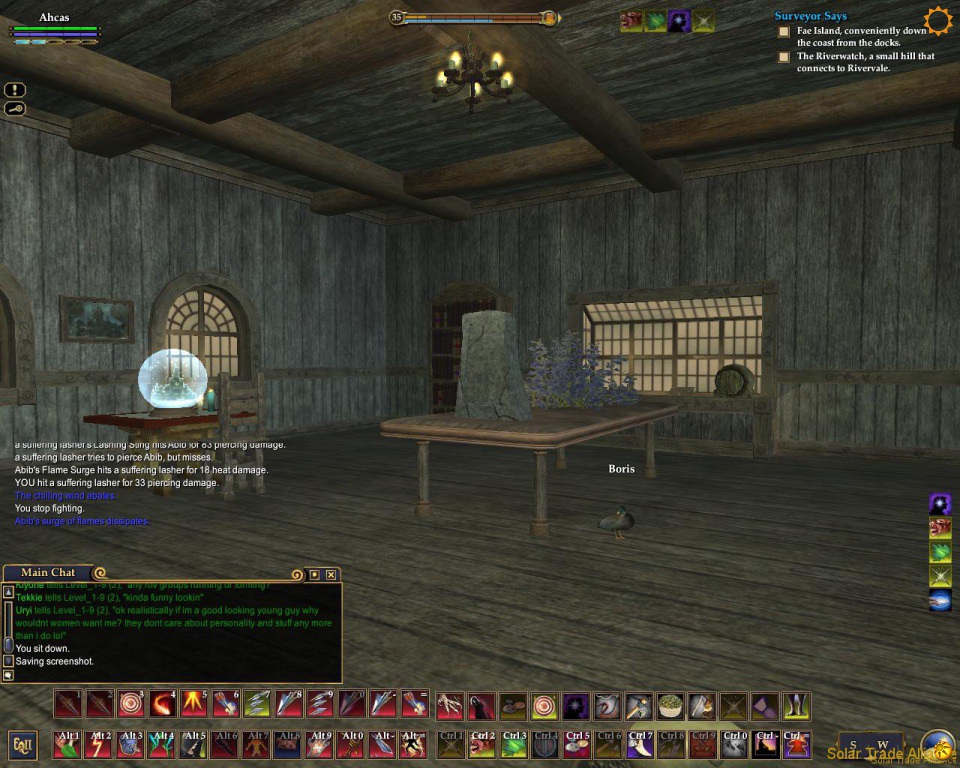Eat from the bowl of food icon
This screenshot has height=768, width=960.
tap(670, 706)
